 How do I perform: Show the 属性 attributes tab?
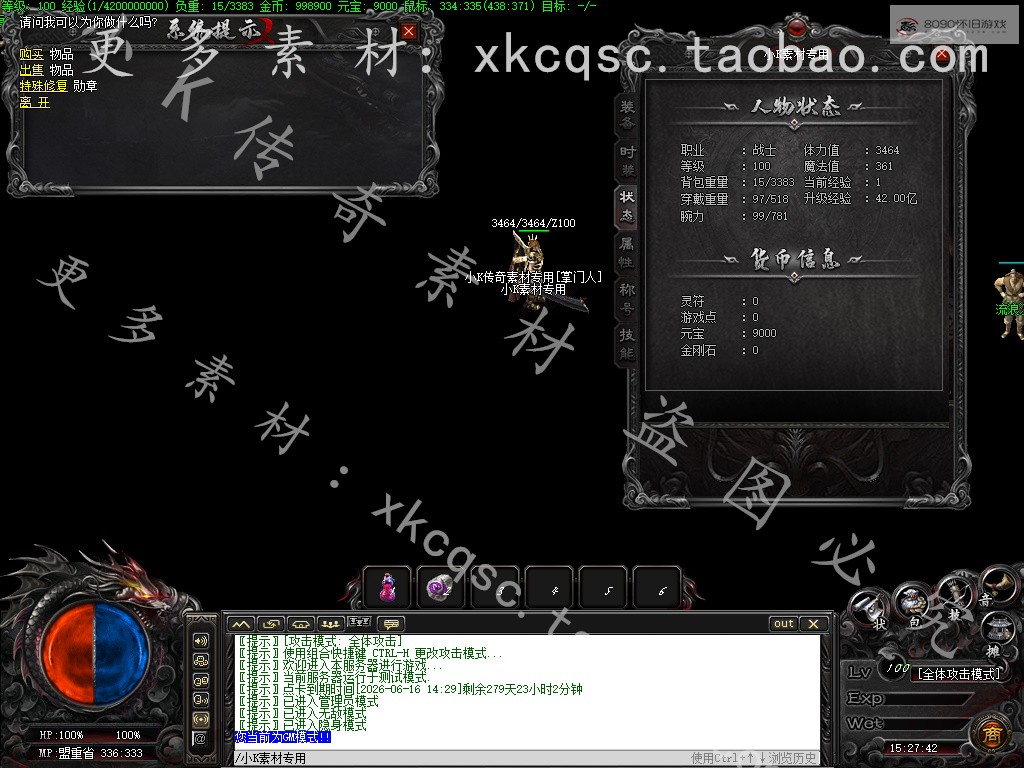pos(627,251)
